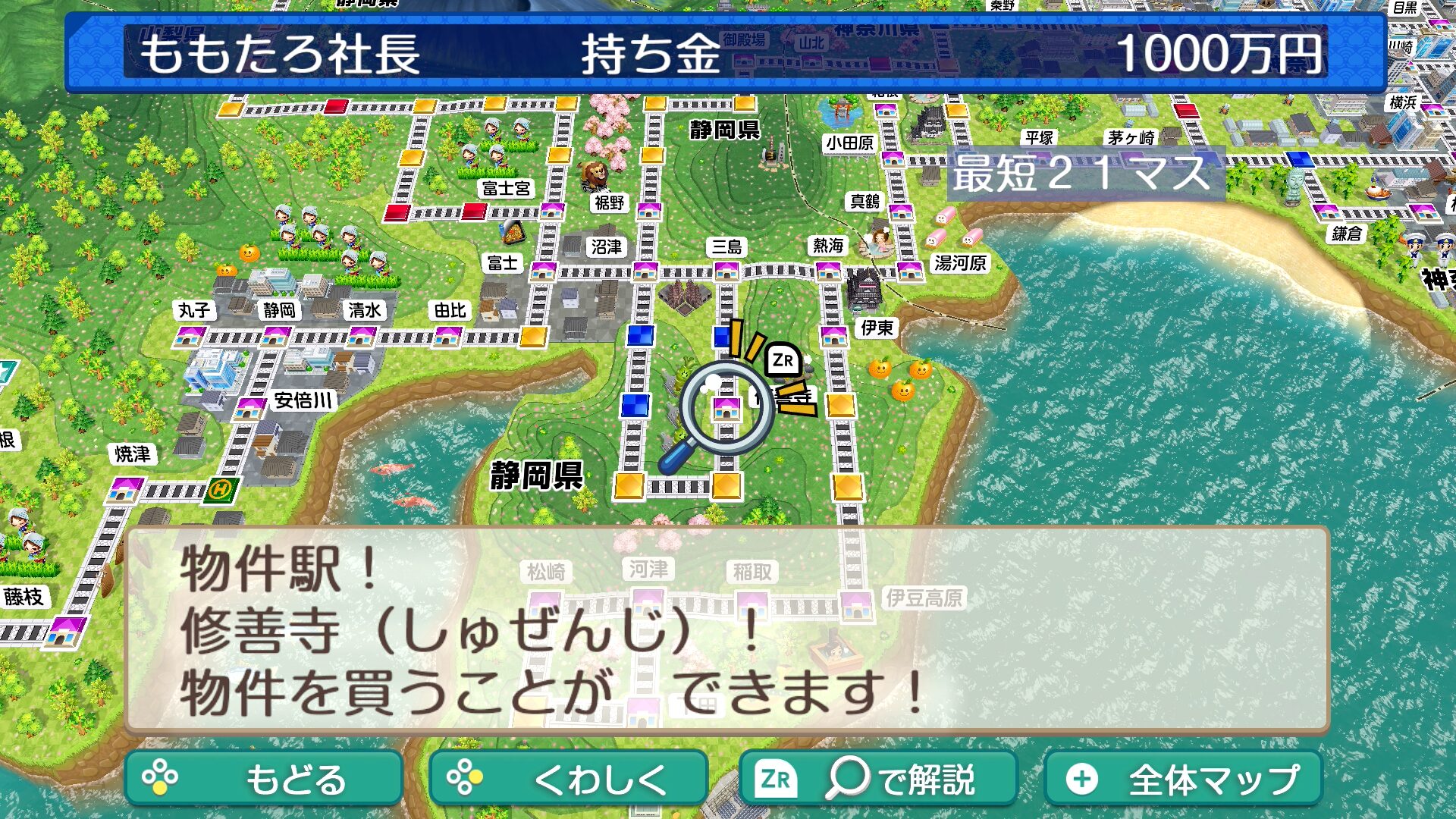This screenshot has width=1456, height=819.
Task: Select the 藤枝 station tile
Action: click(65, 631)
